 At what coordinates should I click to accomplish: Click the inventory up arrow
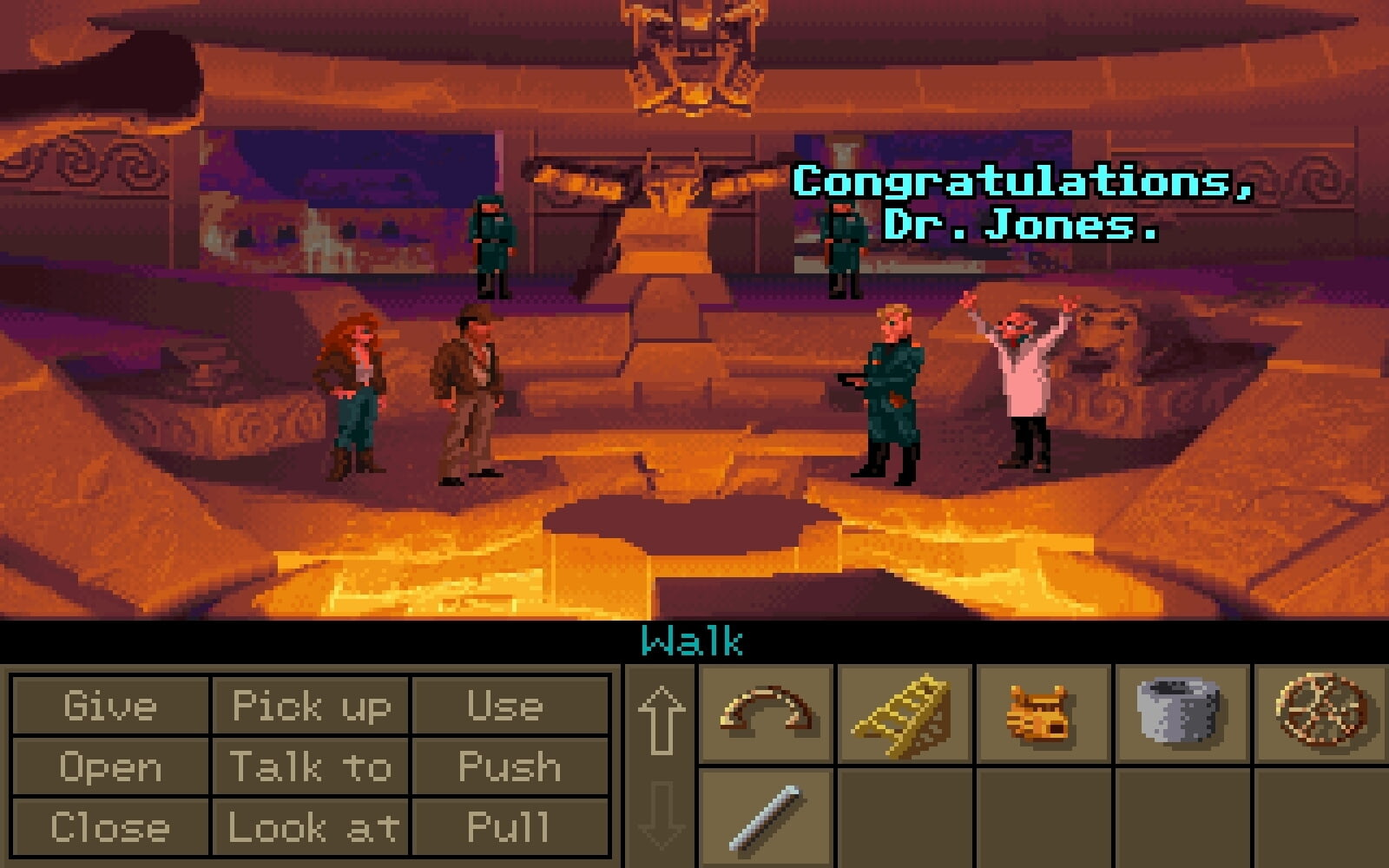pos(661,719)
